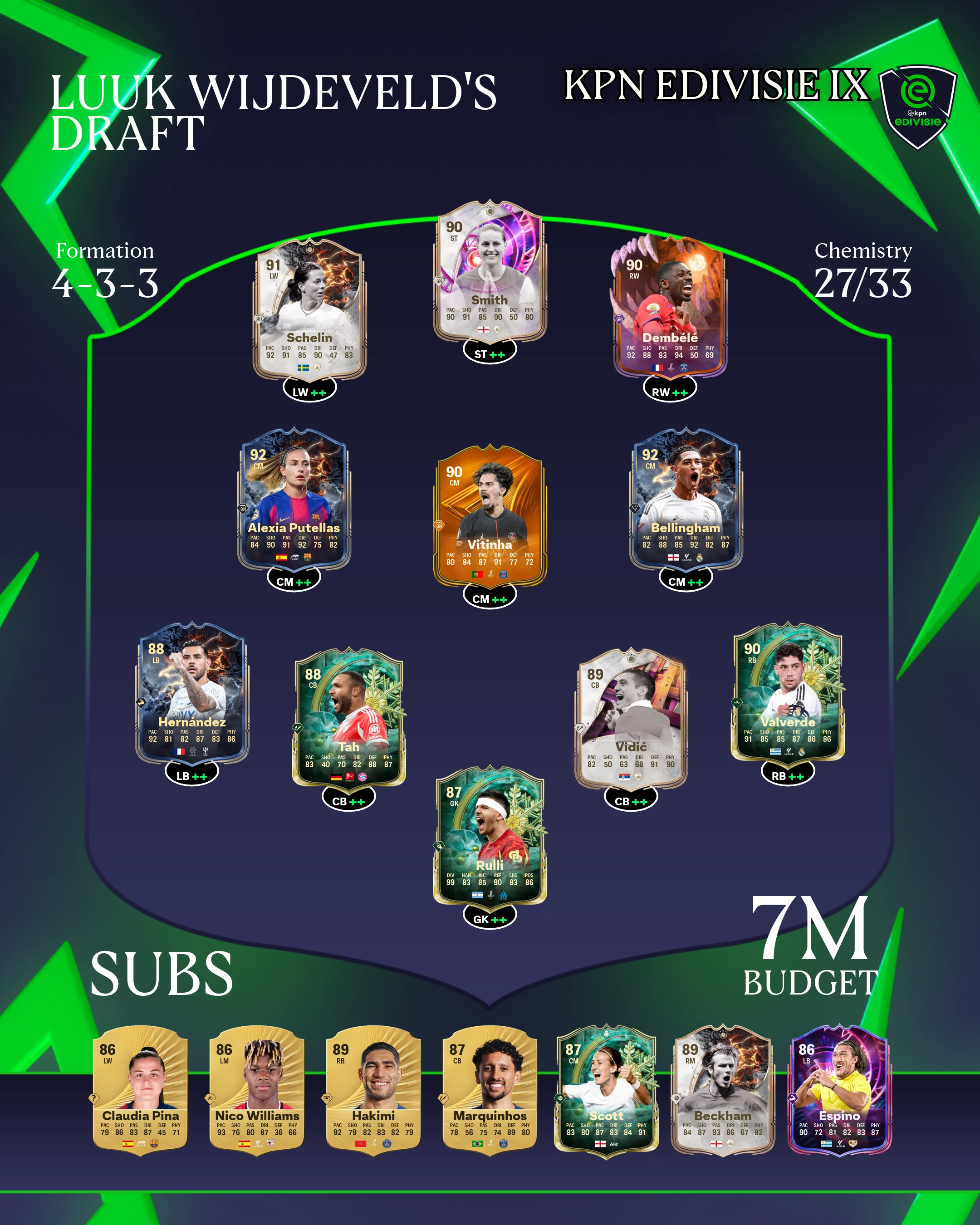Screen dimensions: 980x1225
Task: Select substitute Hakimi card
Action: (373, 1090)
